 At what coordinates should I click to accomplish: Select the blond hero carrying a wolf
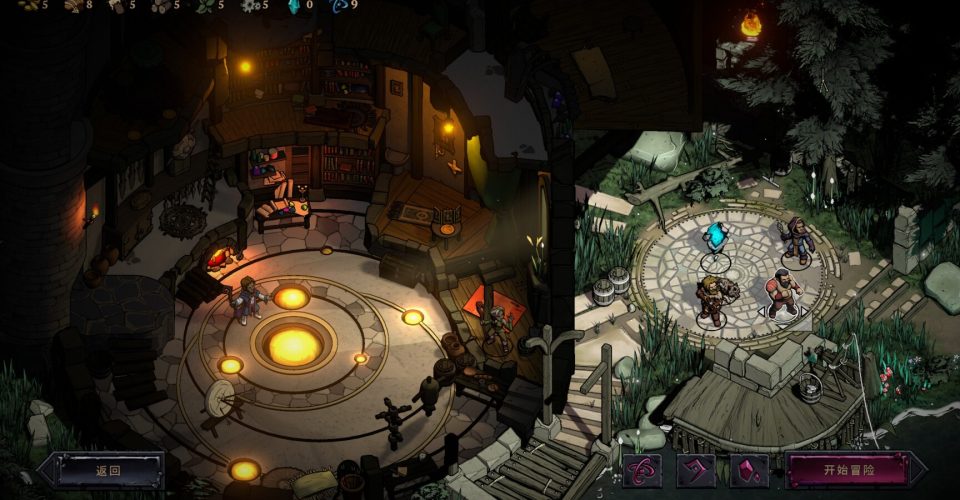click(712, 299)
